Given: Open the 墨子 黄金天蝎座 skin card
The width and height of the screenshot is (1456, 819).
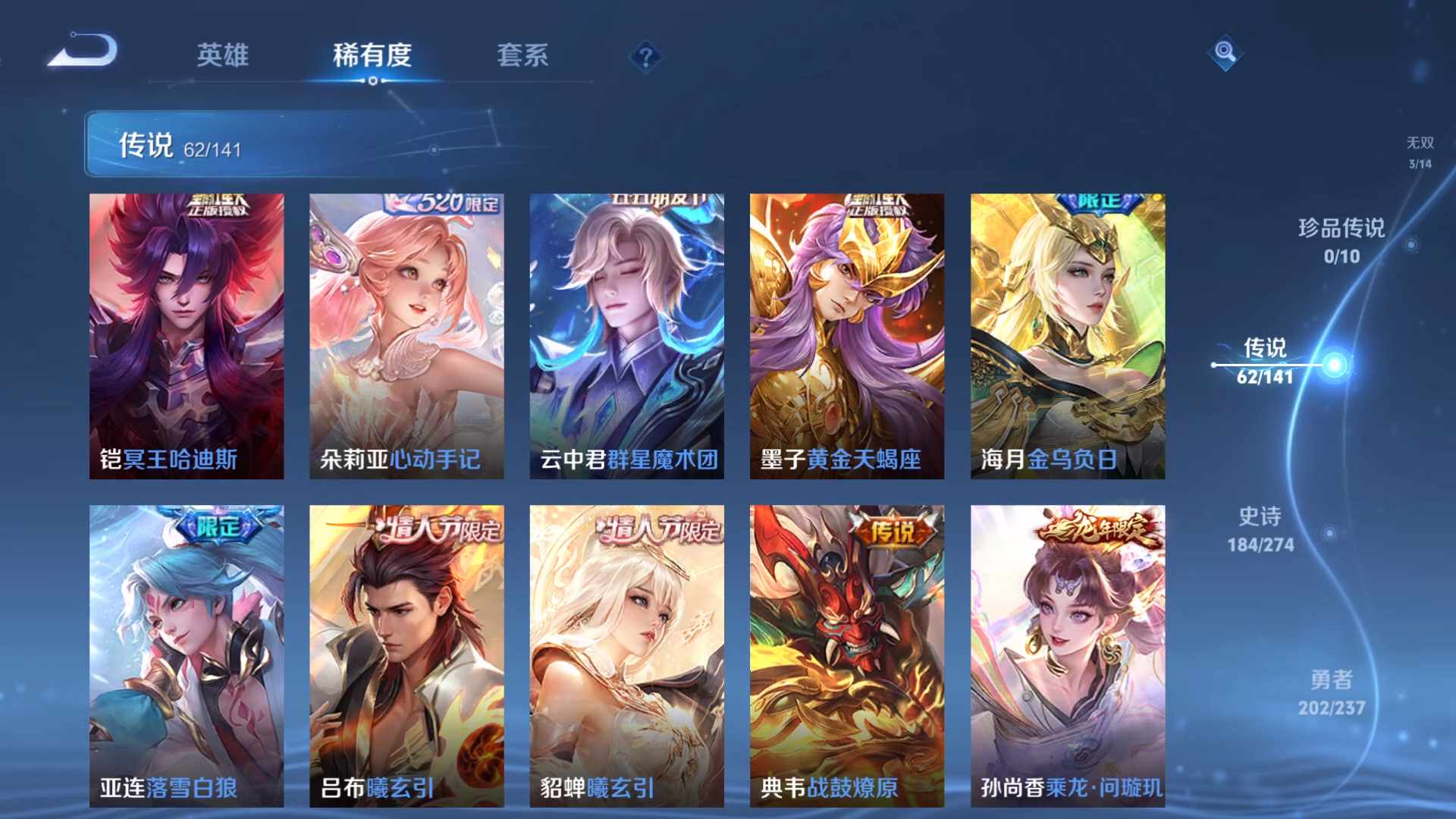Looking at the screenshot, I should pyautogui.click(x=847, y=336).
